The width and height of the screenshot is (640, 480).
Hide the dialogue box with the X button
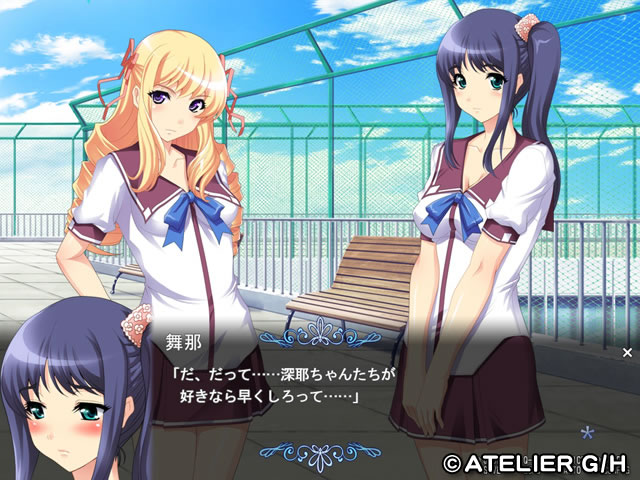[x=627, y=352]
